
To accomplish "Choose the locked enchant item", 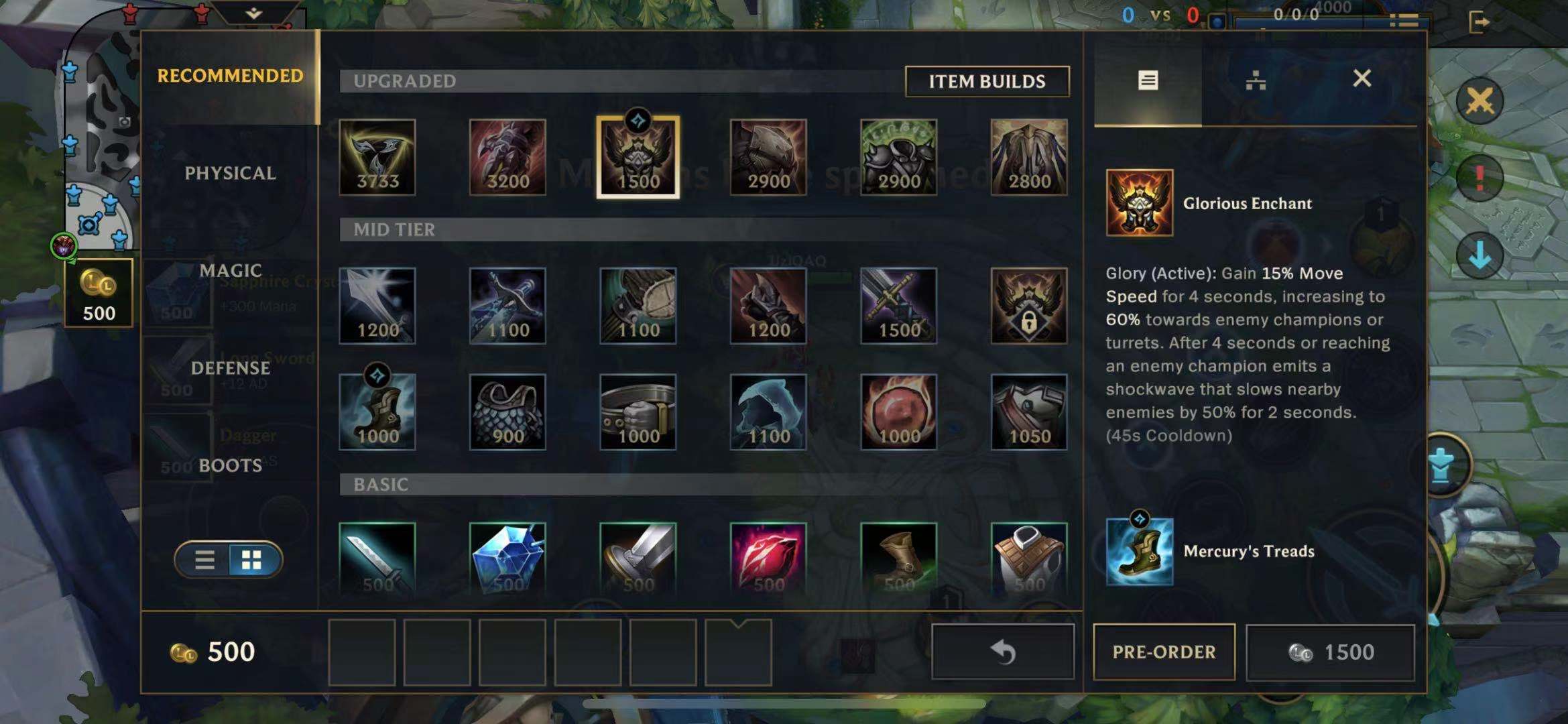I will point(1028,306).
